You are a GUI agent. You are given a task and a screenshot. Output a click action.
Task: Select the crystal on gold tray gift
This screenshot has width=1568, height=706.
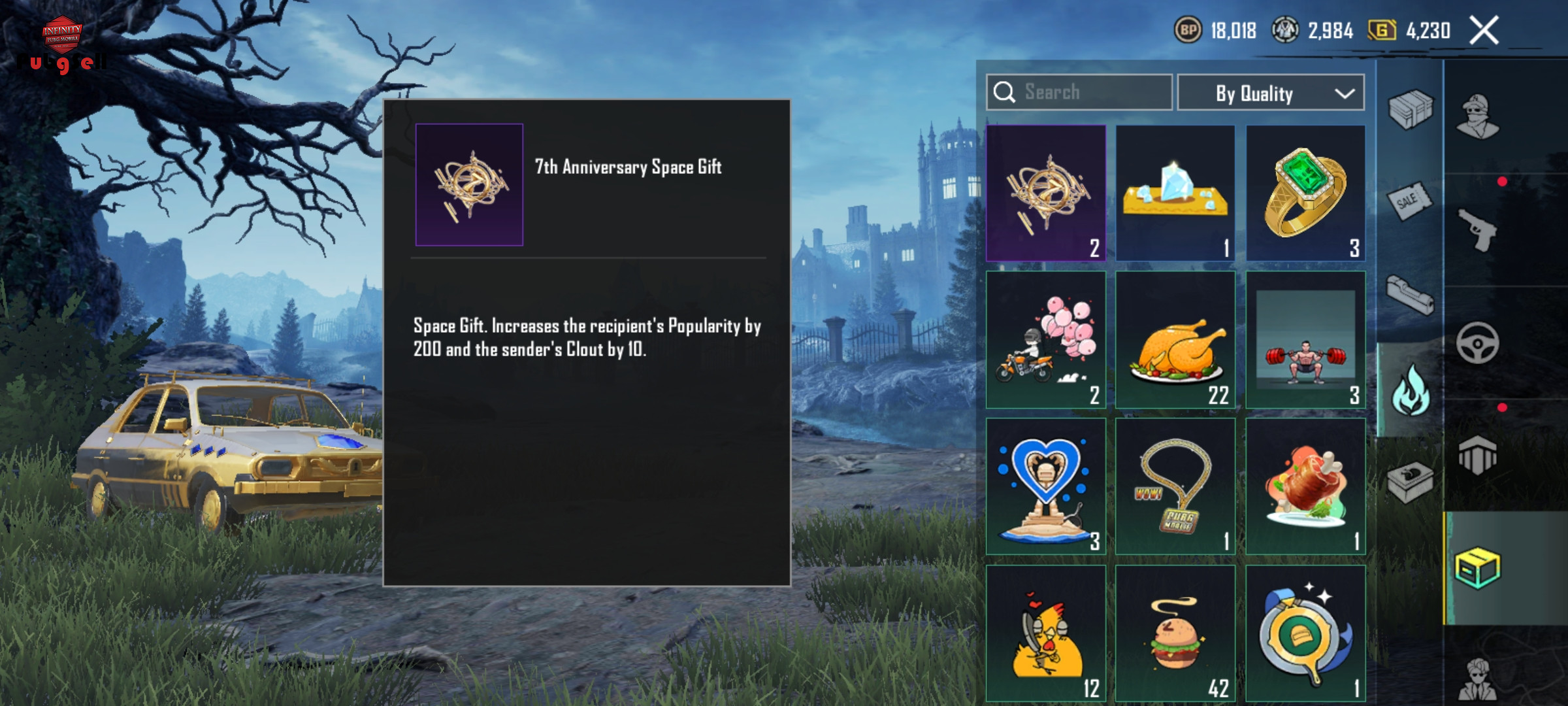coord(1175,193)
